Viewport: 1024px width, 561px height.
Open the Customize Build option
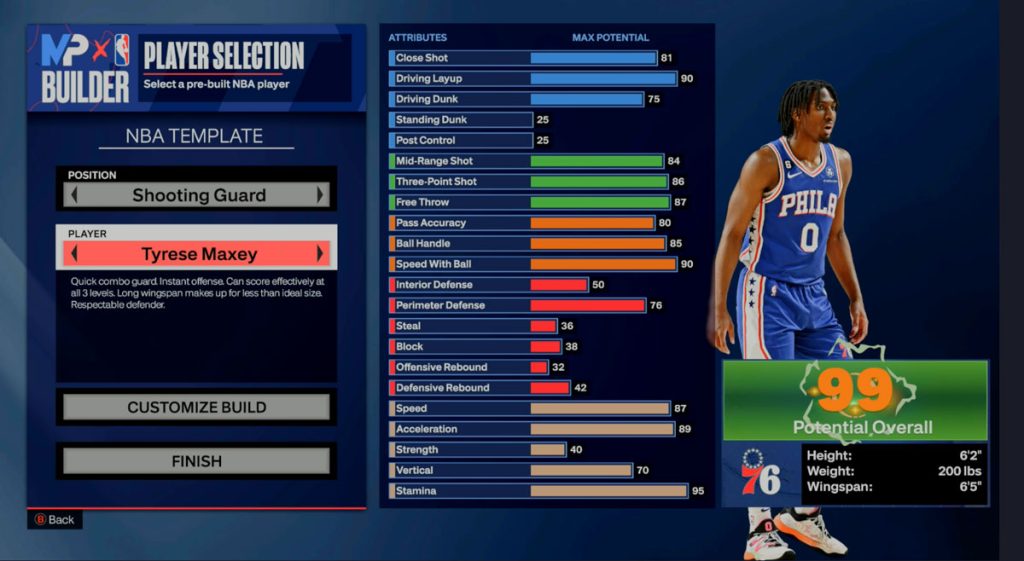tap(196, 407)
